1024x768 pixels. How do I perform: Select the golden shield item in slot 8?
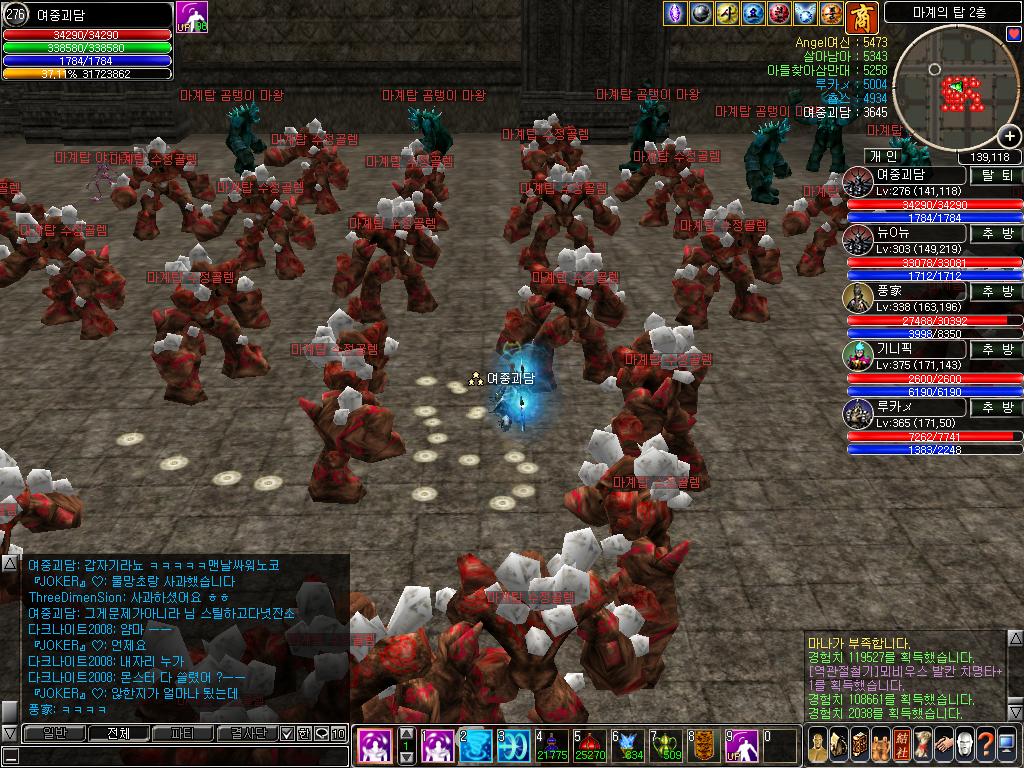(705, 746)
